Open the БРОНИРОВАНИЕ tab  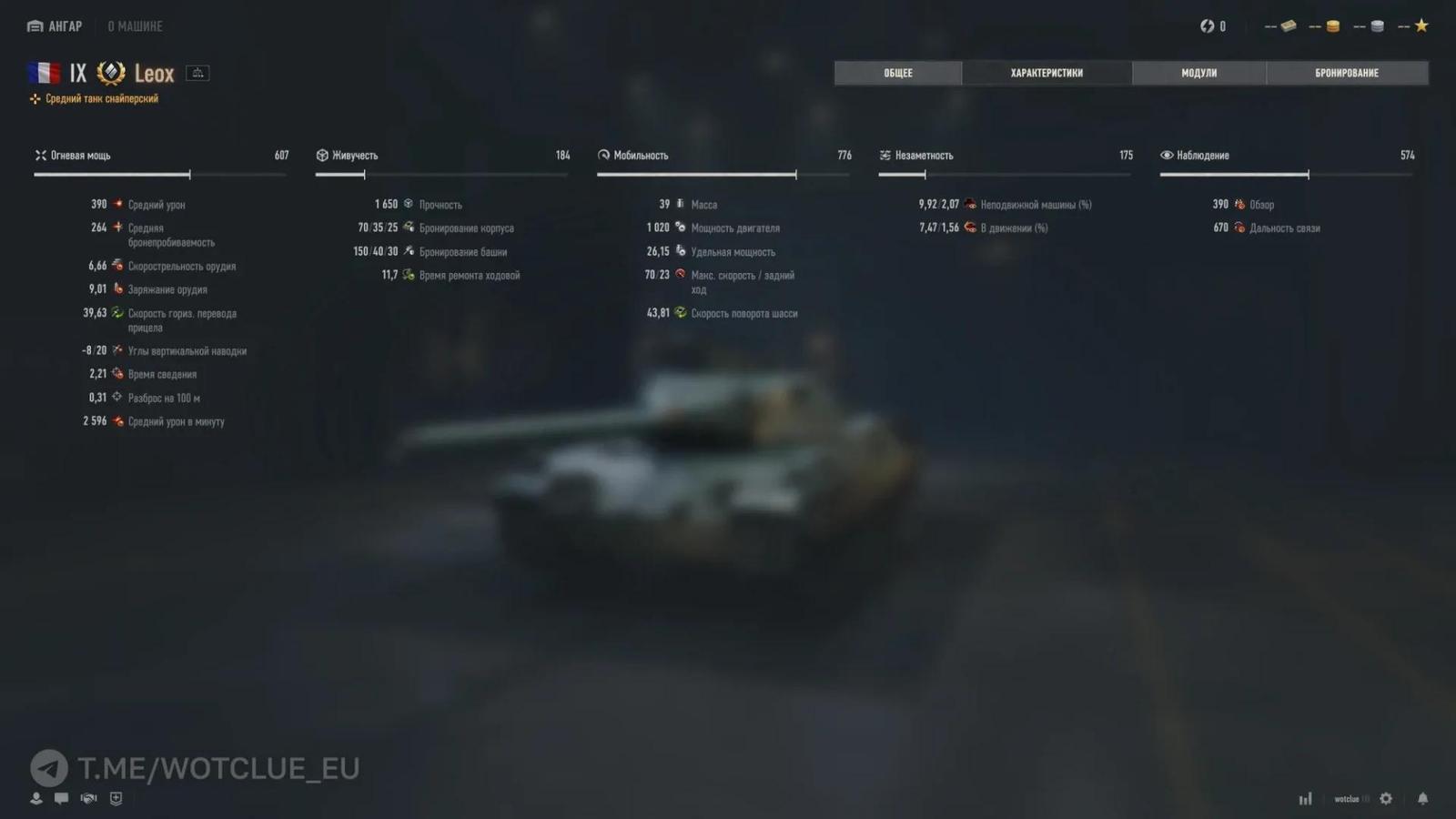point(1348,73)
